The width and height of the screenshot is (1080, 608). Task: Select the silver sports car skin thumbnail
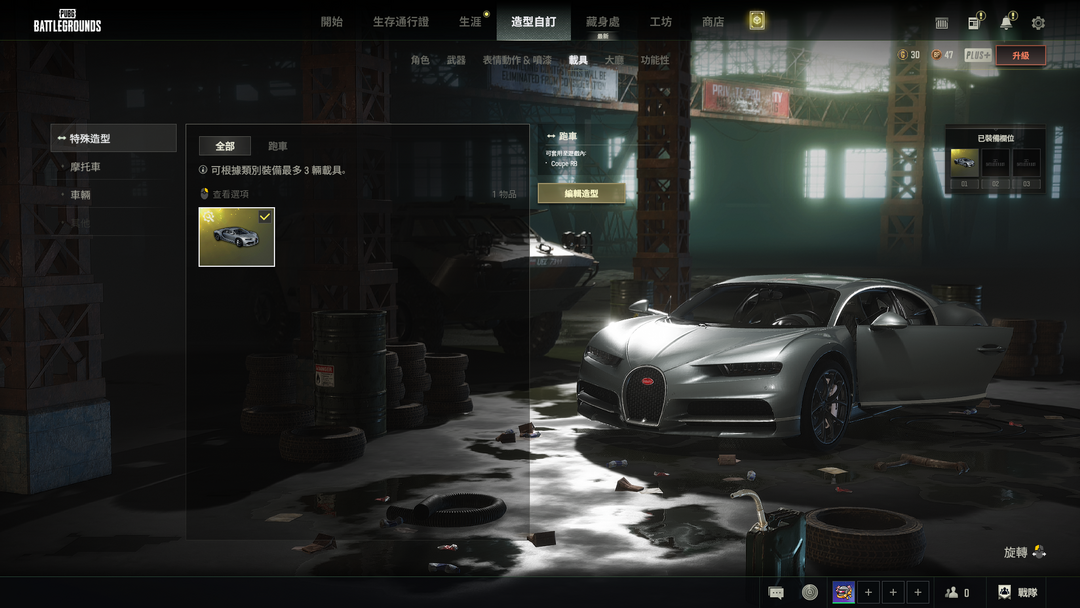tap(237, 237)
